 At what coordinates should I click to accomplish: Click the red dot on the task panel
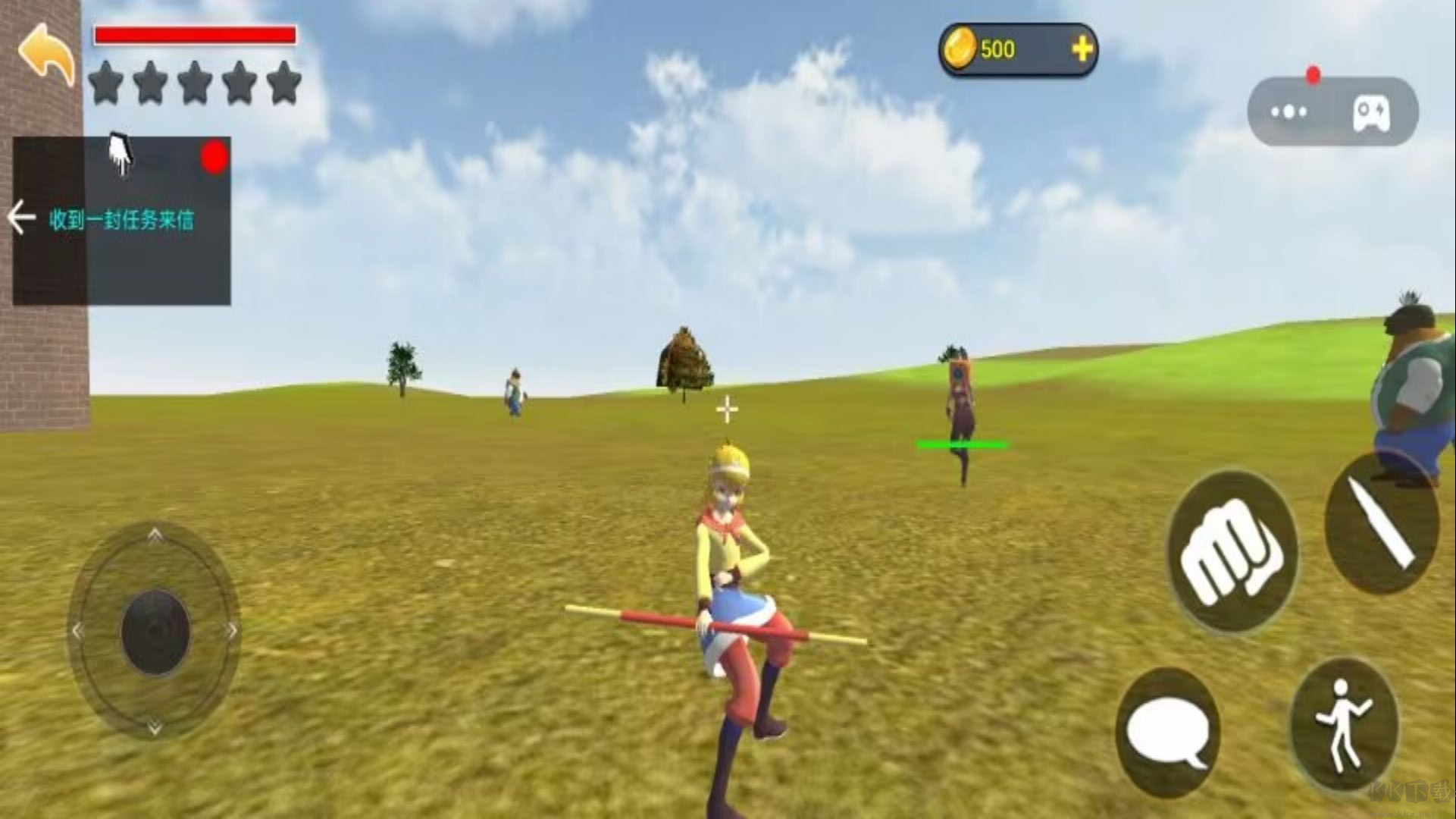pyautogui.click(x=214, y=157)
